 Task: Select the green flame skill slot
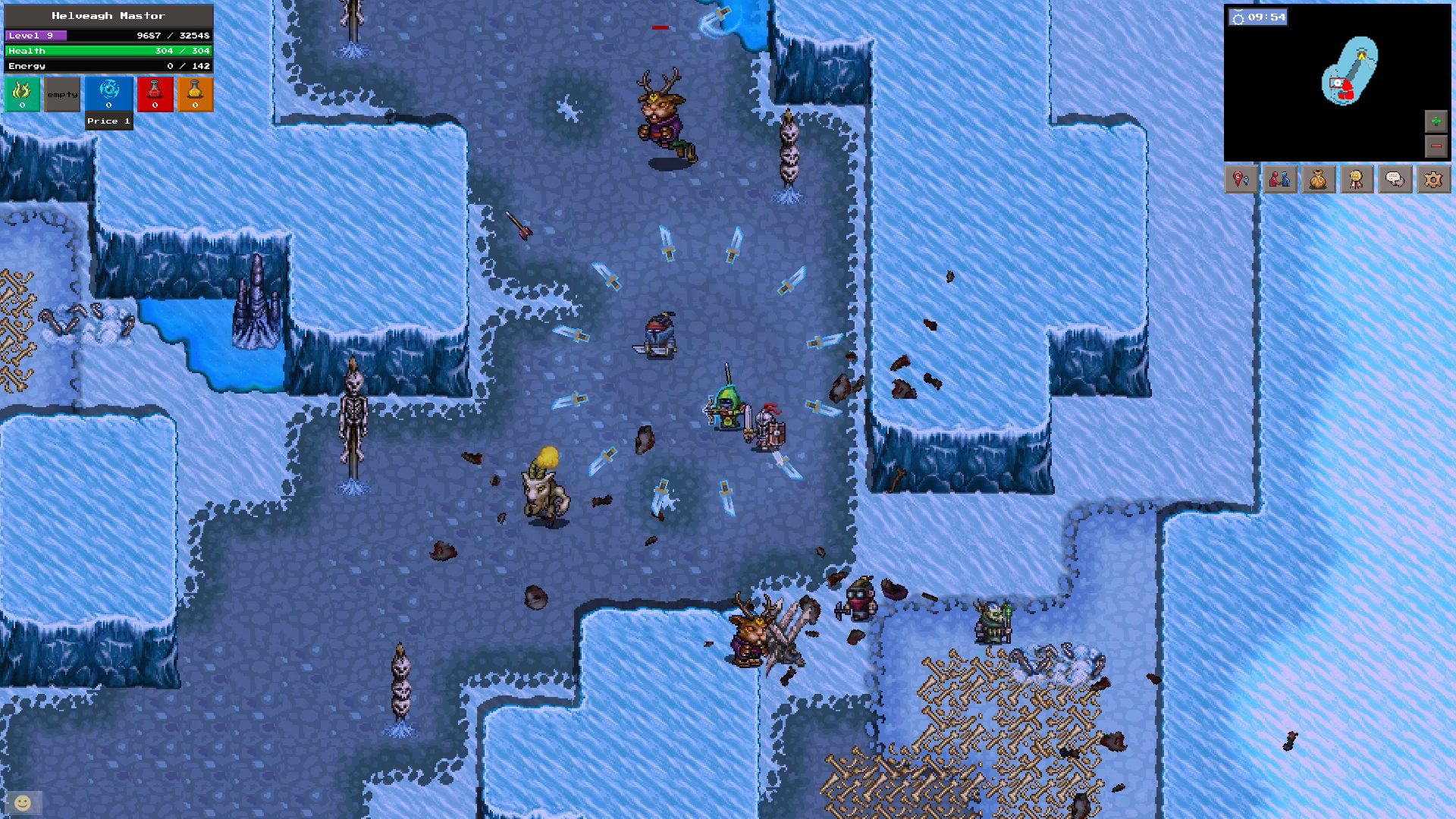[x=22, y=94]
